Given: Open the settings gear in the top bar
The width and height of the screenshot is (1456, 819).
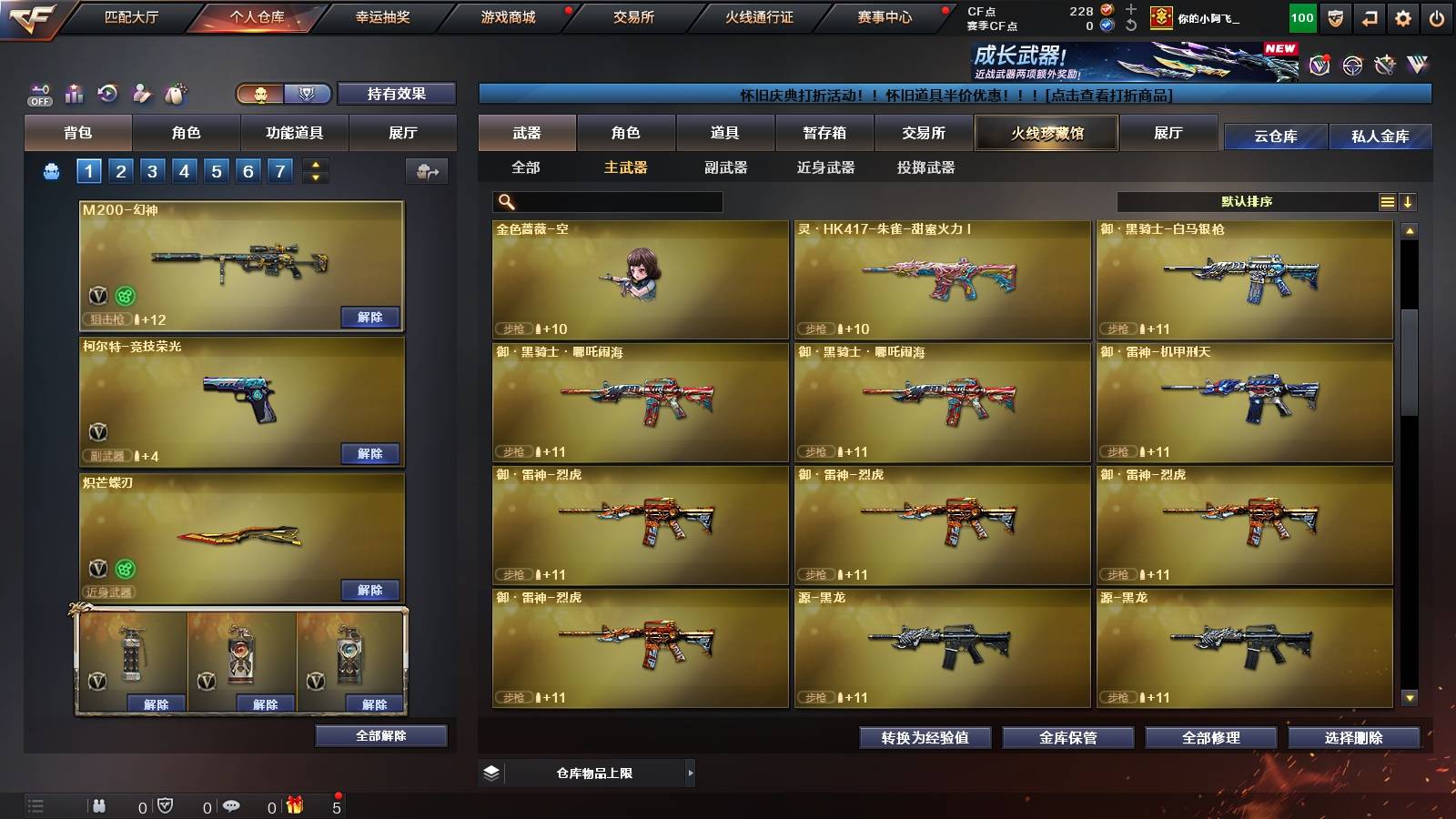Looking at the screenshot, I should [1403, 17].
